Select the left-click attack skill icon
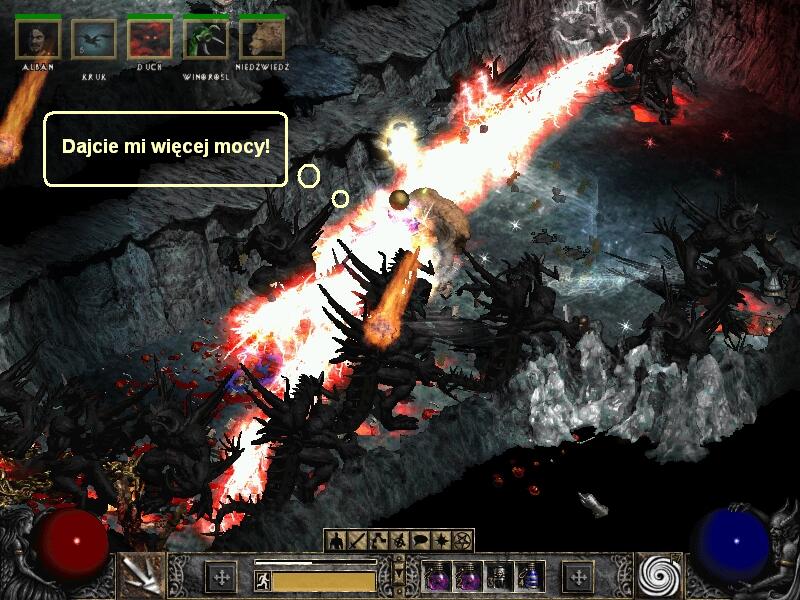This screenshot has height=600, width=800. [x=139, y=574]
